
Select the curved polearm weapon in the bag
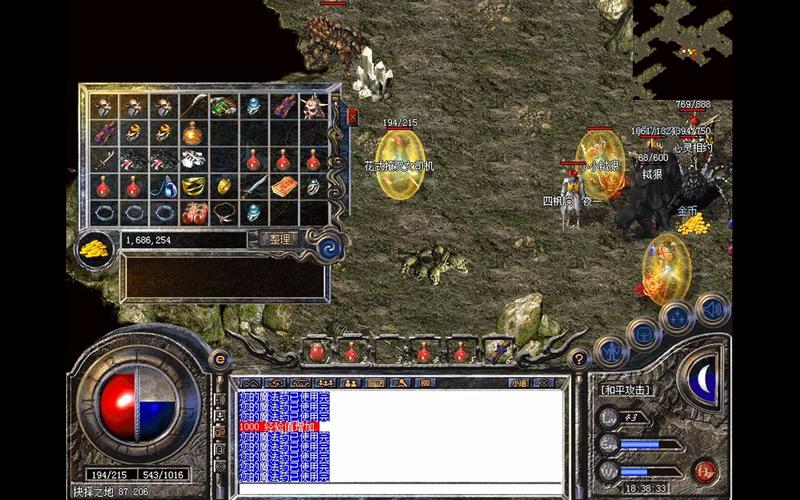(x=193, y=106)
